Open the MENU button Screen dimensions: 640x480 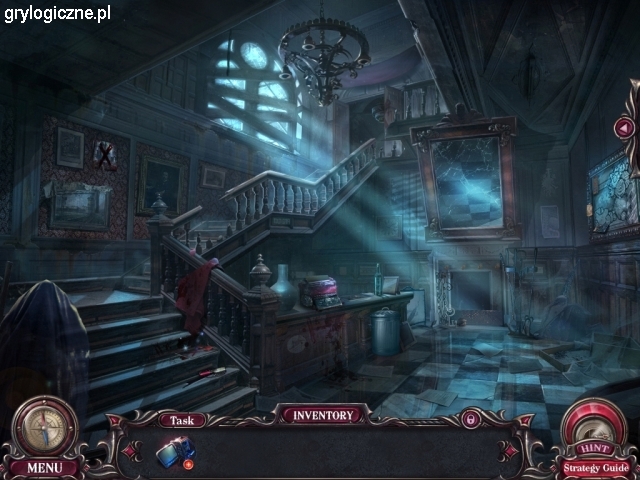click(x=44, y=467)
